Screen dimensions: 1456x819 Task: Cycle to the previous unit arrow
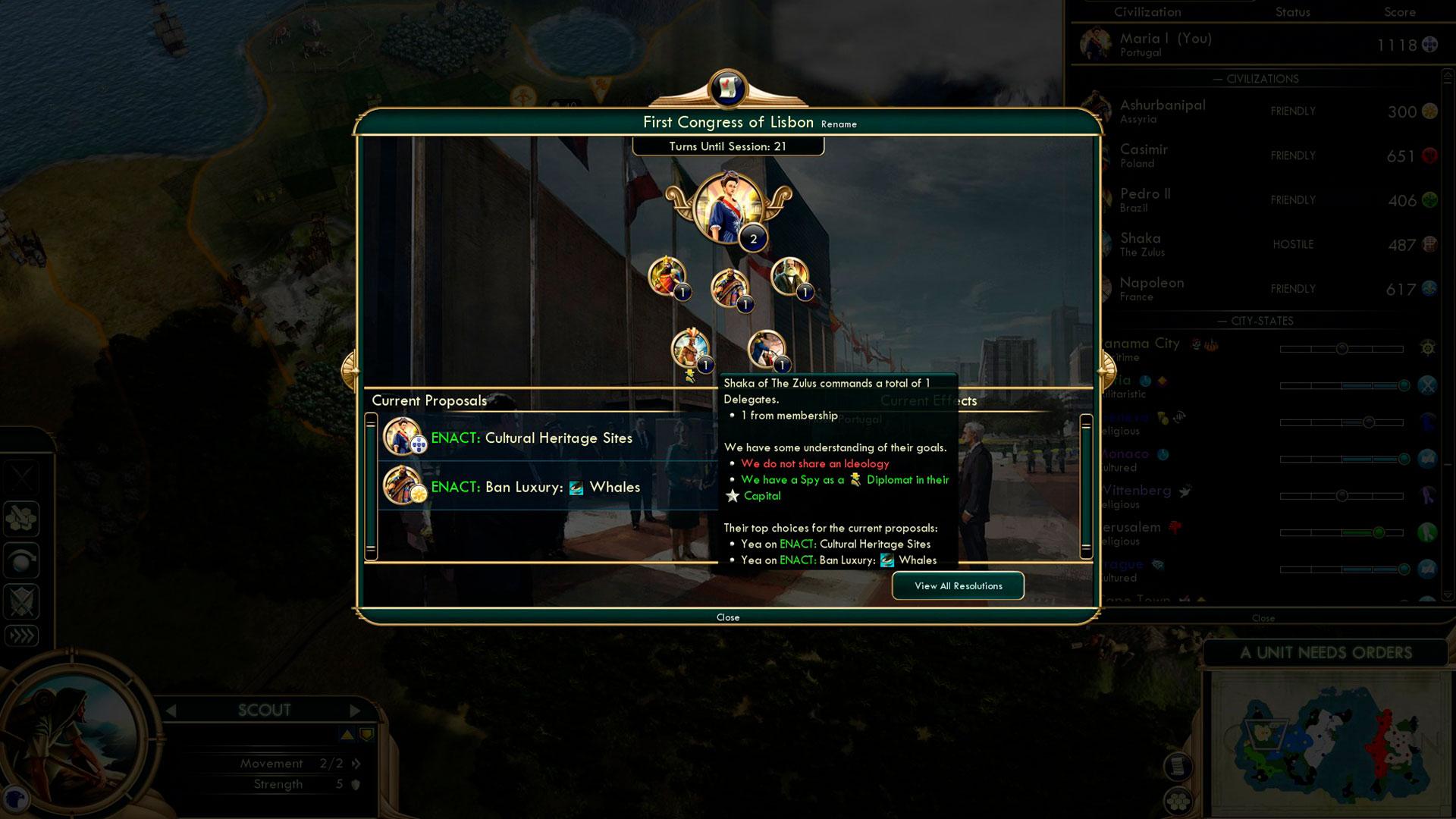(x=171, y=711)
